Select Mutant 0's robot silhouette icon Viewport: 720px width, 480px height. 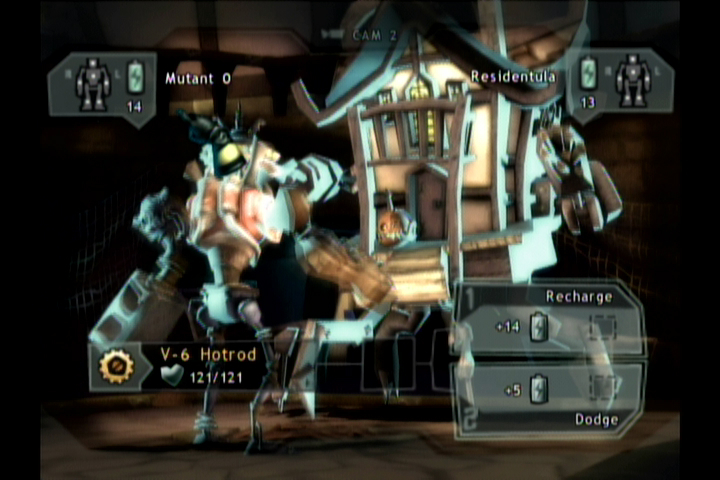click(x=93, y=83)
